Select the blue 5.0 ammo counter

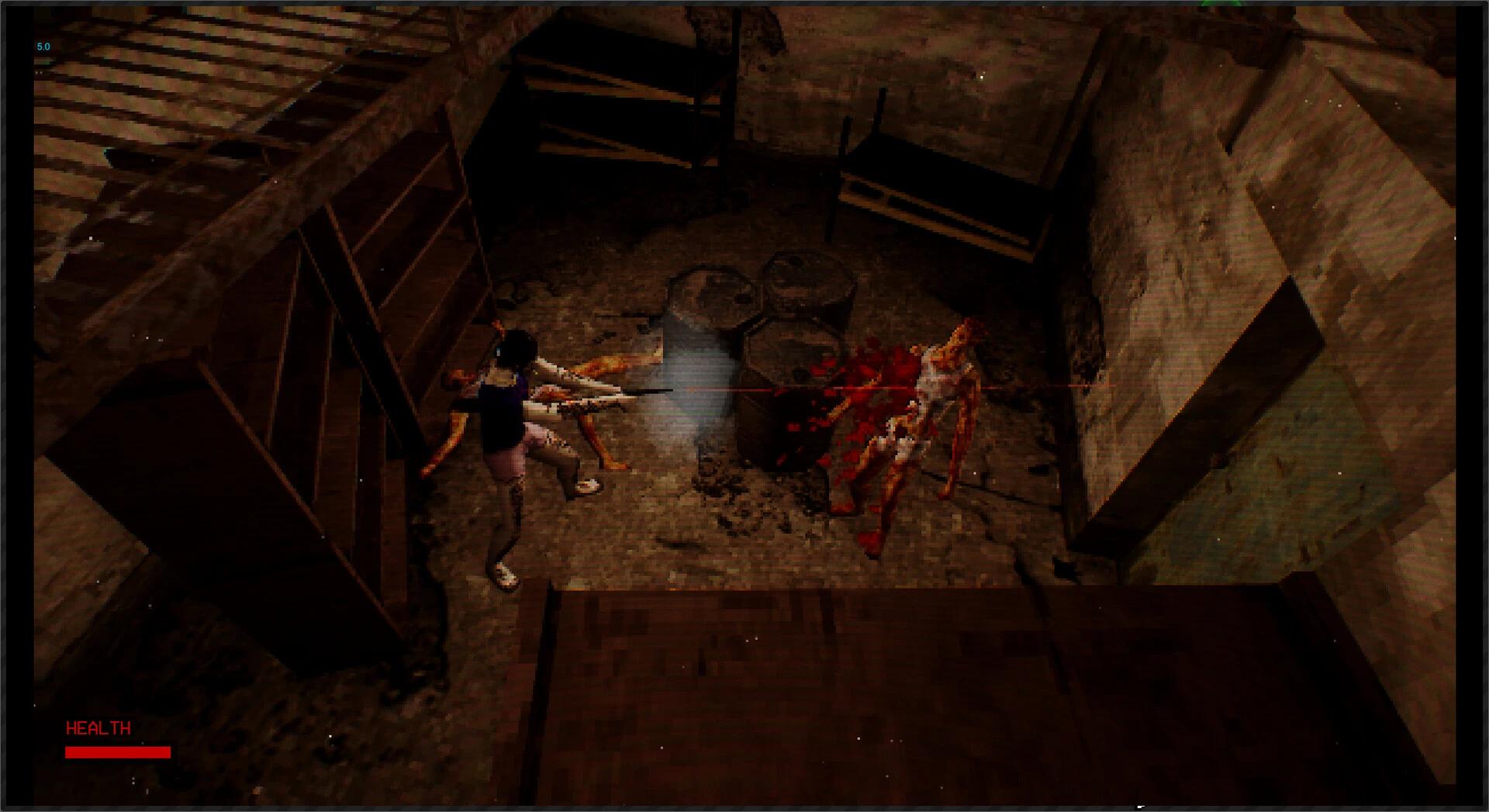[43, 47]
